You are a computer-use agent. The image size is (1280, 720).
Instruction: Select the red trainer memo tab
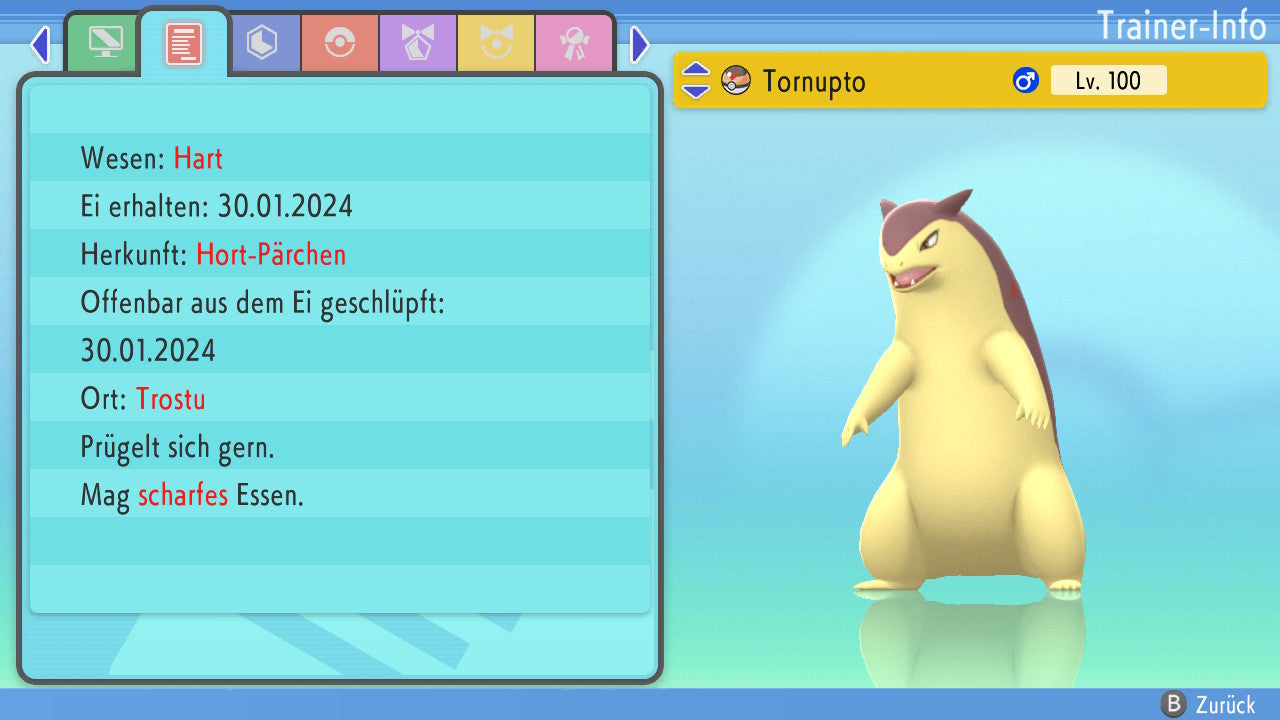pyautogui.click(x=184, y=44)
